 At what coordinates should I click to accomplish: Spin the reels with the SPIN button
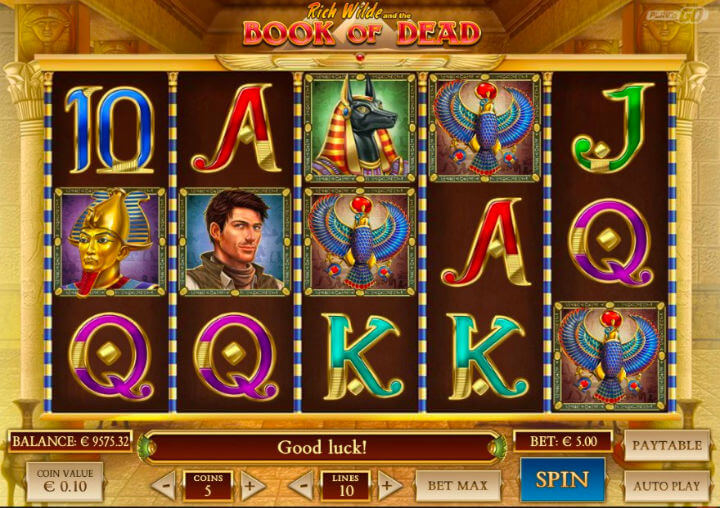(x=561, y=479)
